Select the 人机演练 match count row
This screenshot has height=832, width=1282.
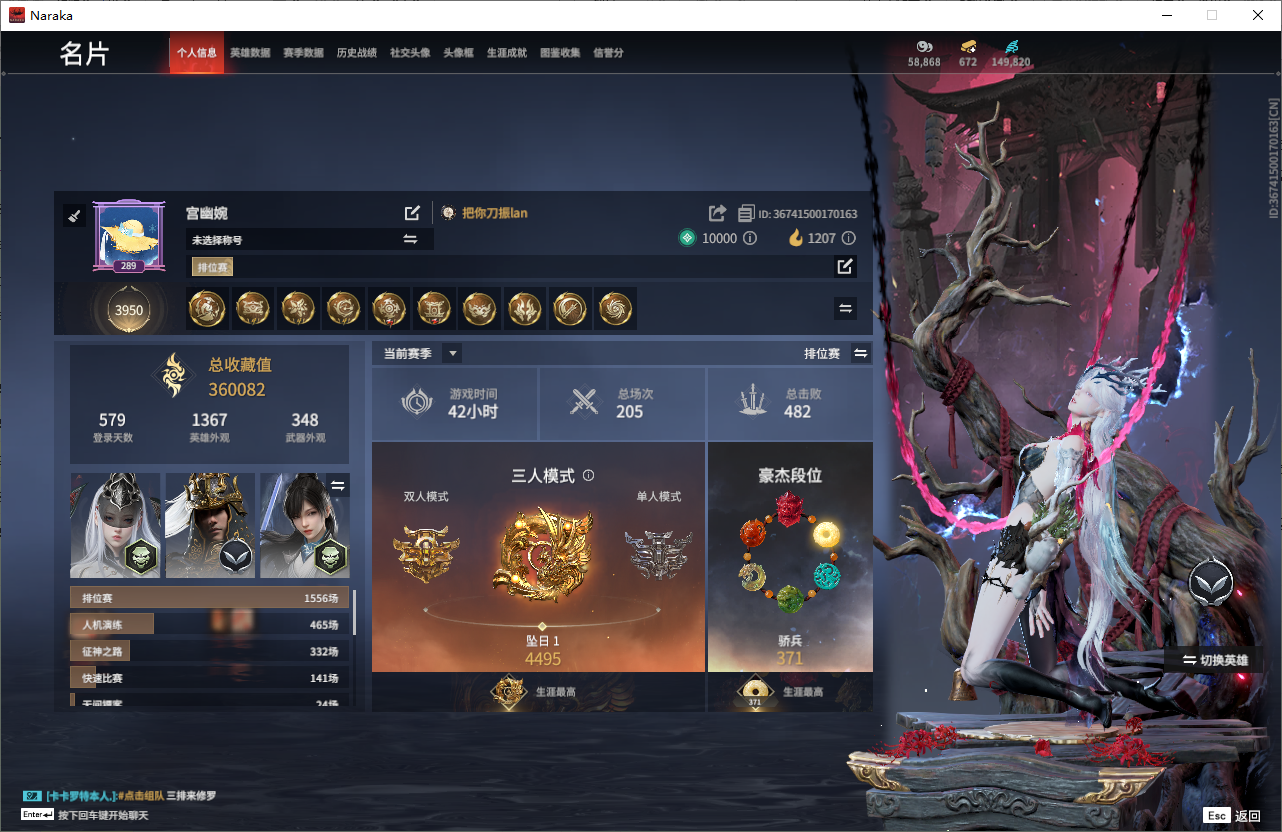tap(210, 625)
